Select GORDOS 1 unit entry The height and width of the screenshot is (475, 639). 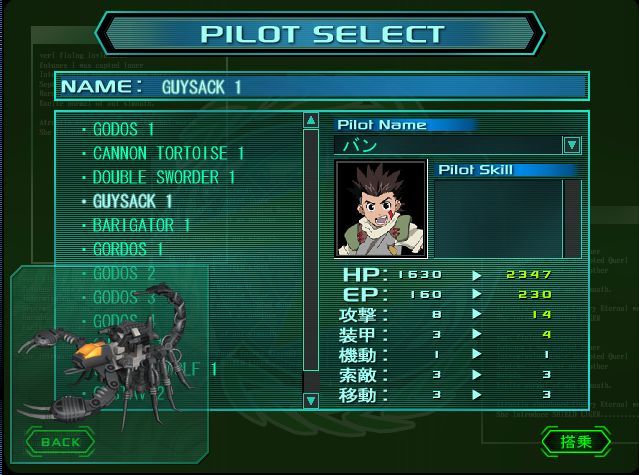coord(127,249)
